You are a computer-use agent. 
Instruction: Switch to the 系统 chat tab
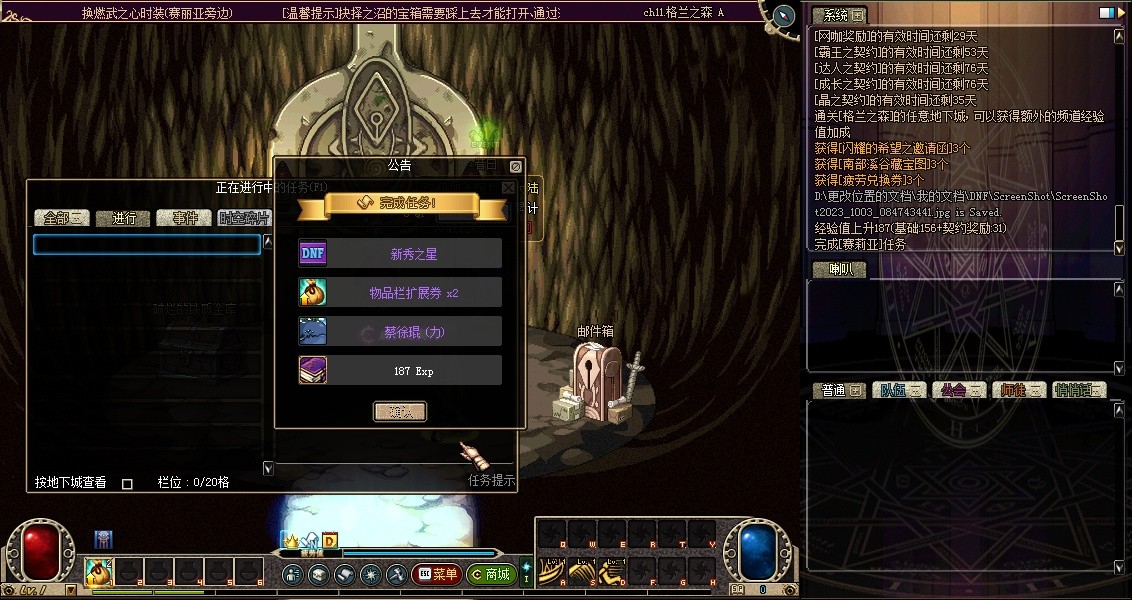(838, 16)
